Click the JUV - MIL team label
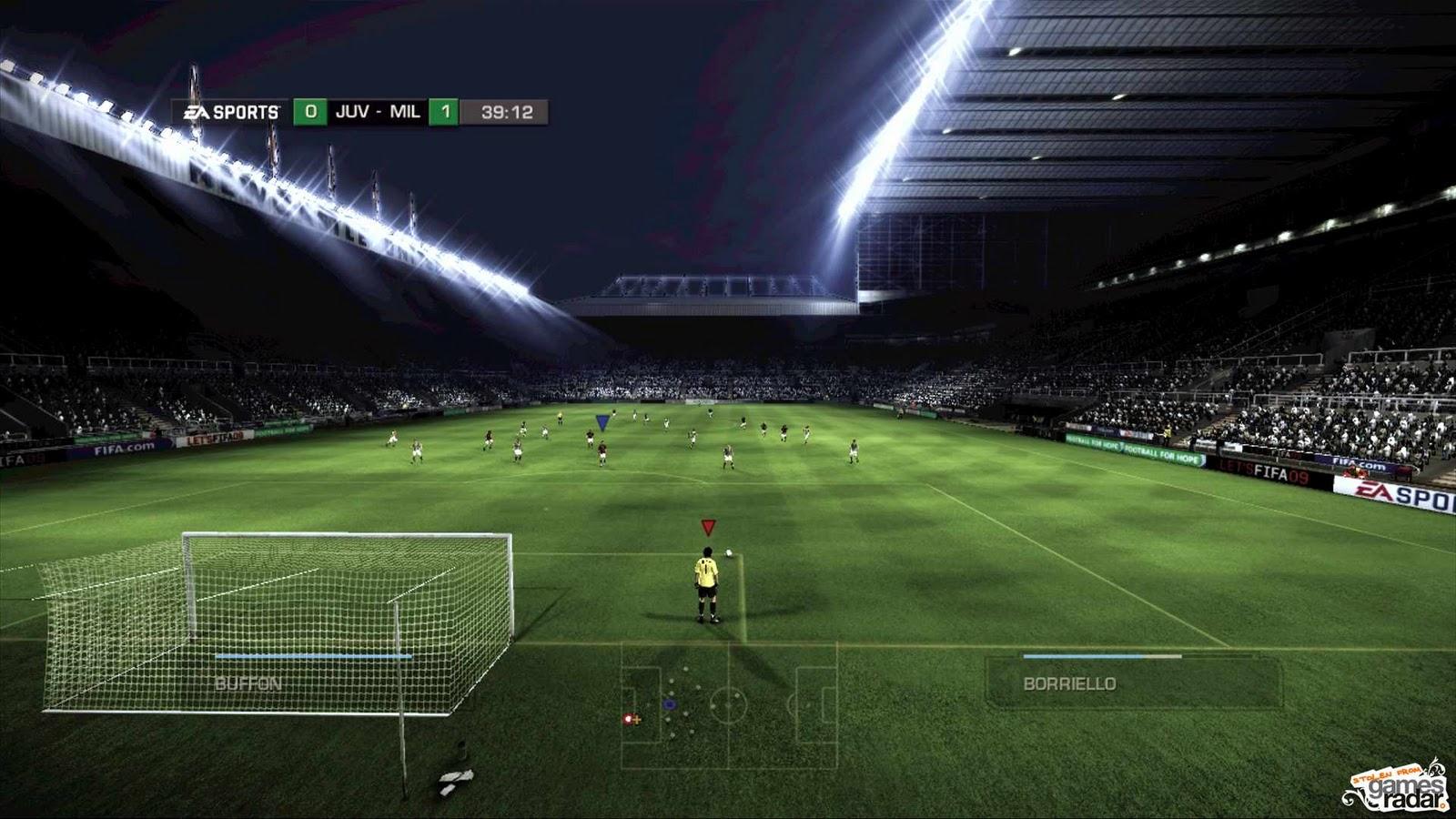Image resolution: width=1456 pixels, height=819 pixels. 377,111
